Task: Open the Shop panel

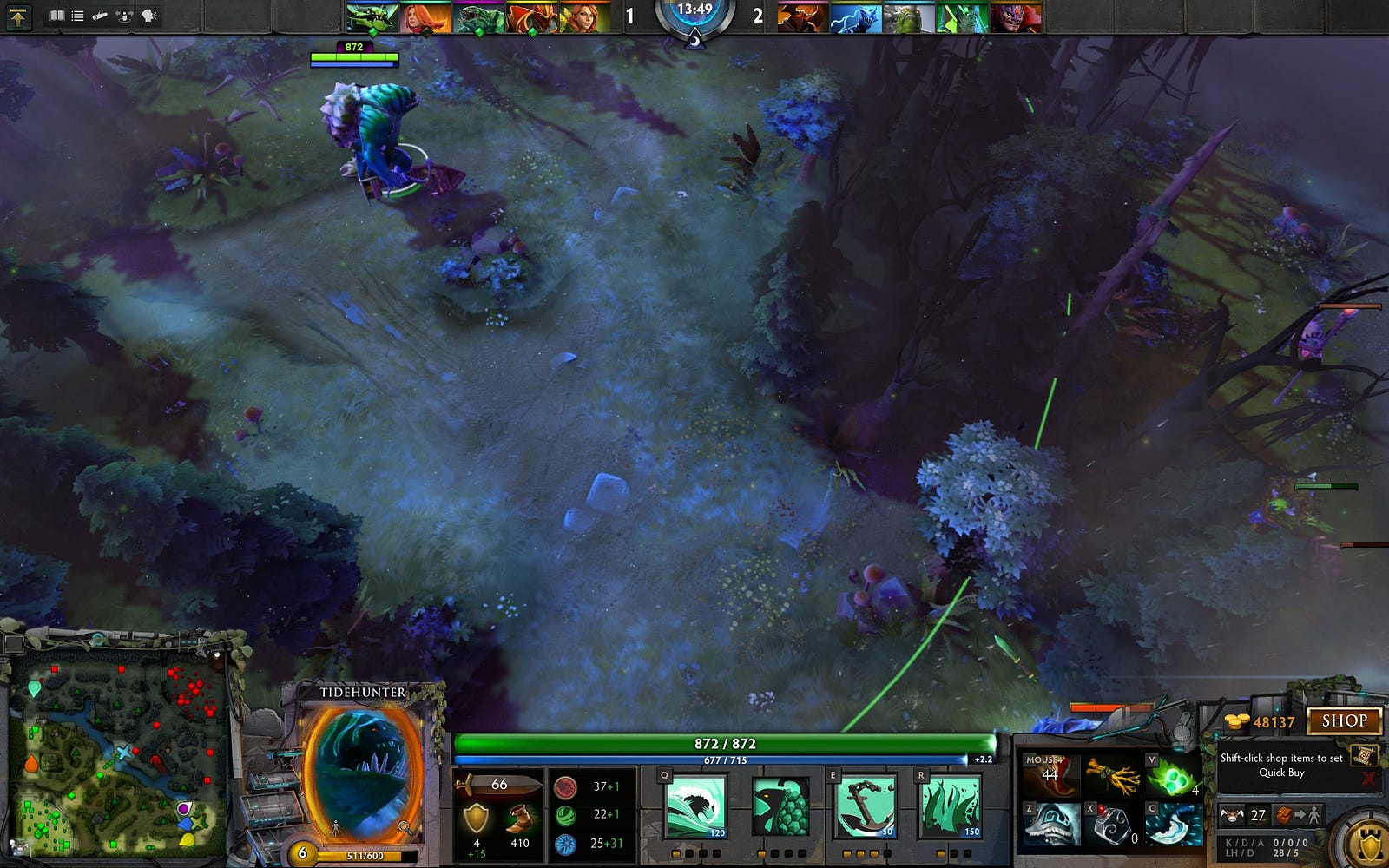Action: (1344, 720)
